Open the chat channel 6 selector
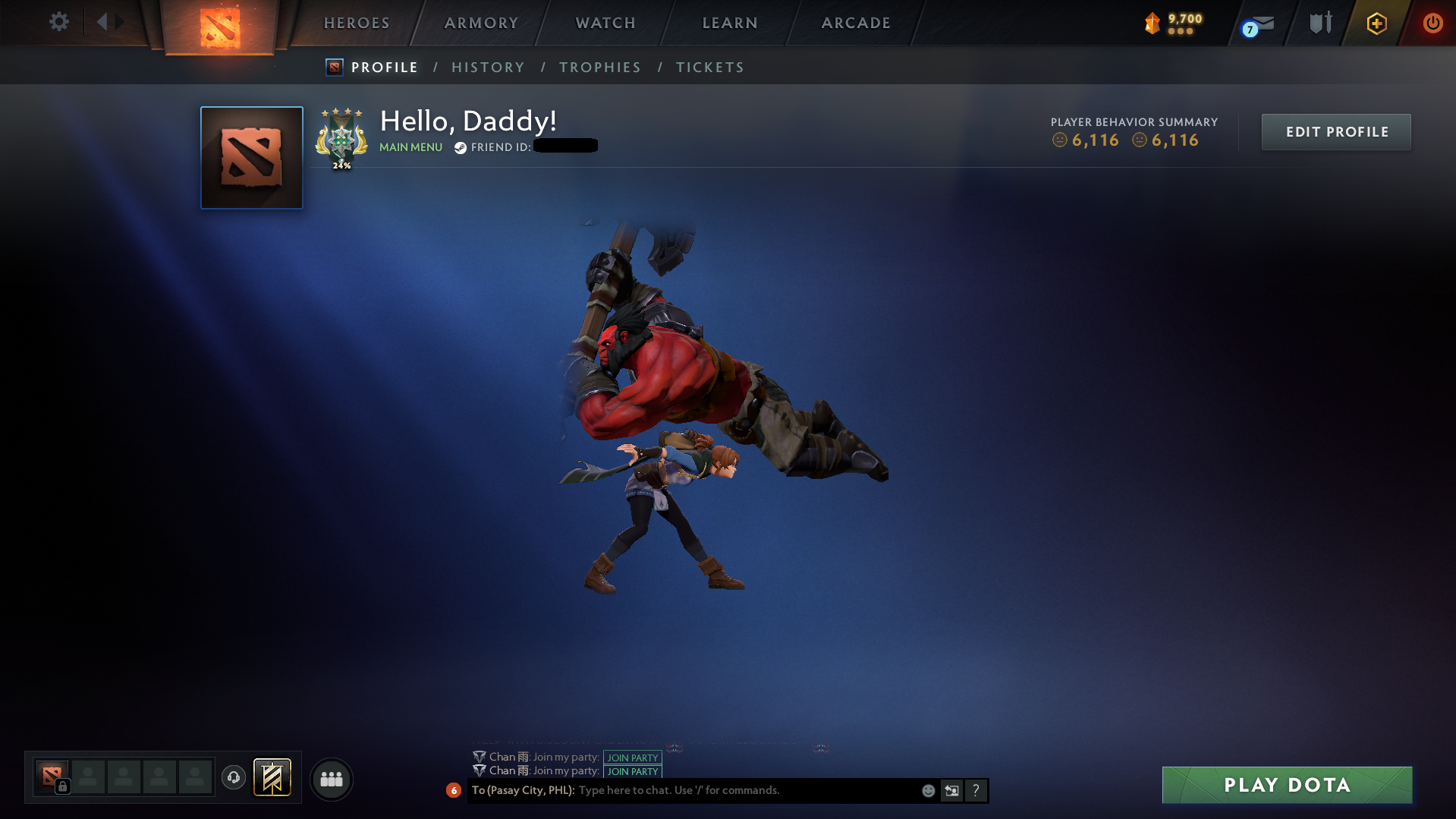 (454, 790)
